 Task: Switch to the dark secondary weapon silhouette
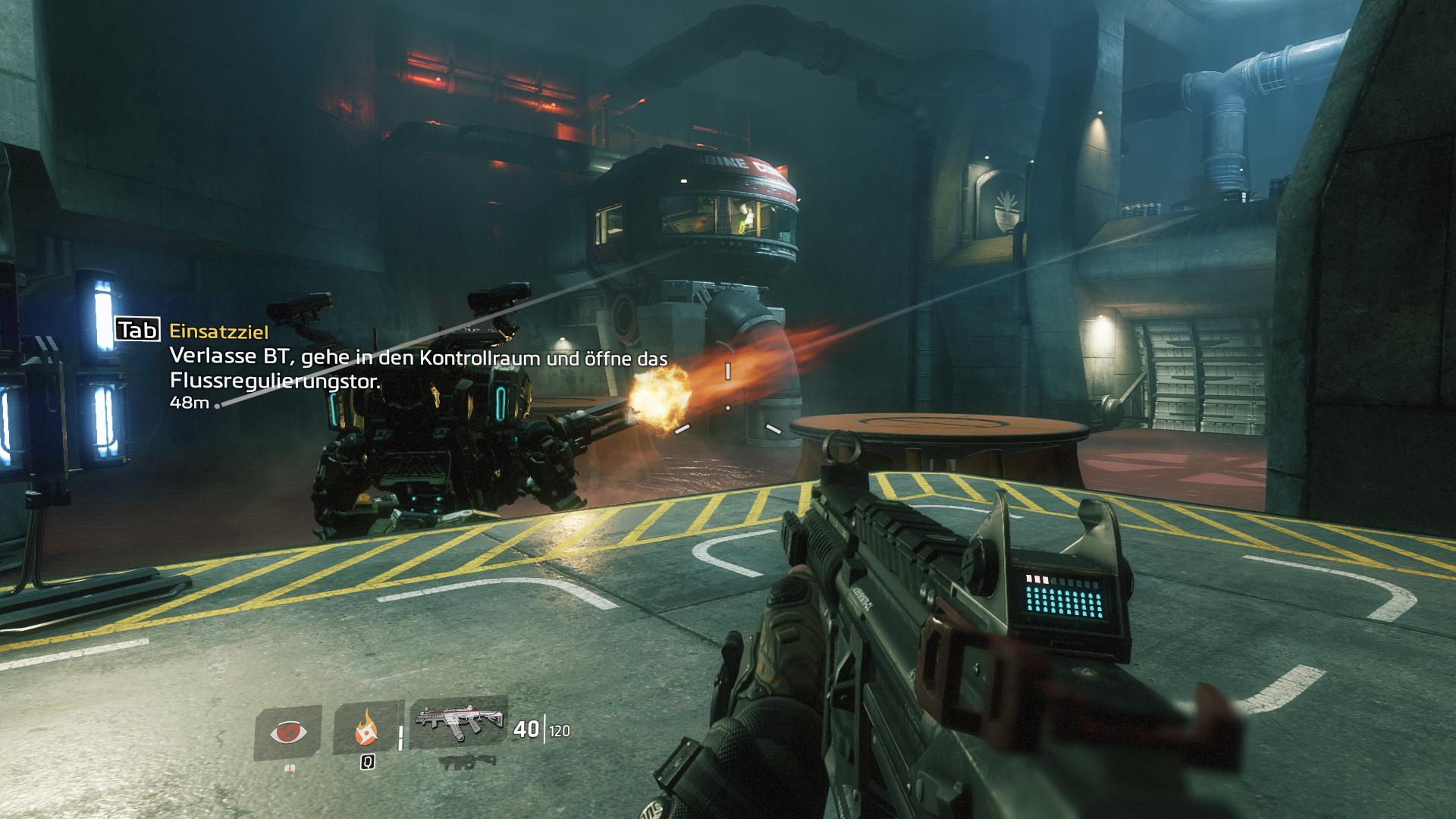click(460, 758)
